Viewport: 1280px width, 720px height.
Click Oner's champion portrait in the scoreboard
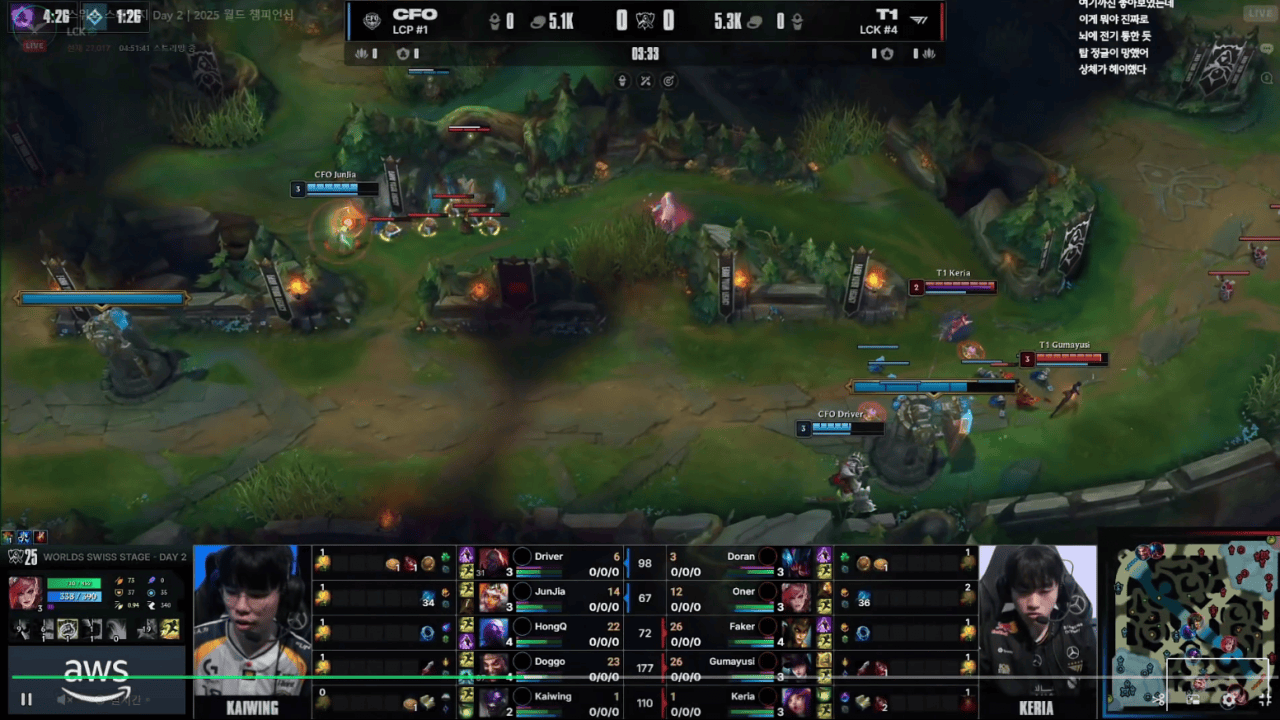[x=796, y=597]
